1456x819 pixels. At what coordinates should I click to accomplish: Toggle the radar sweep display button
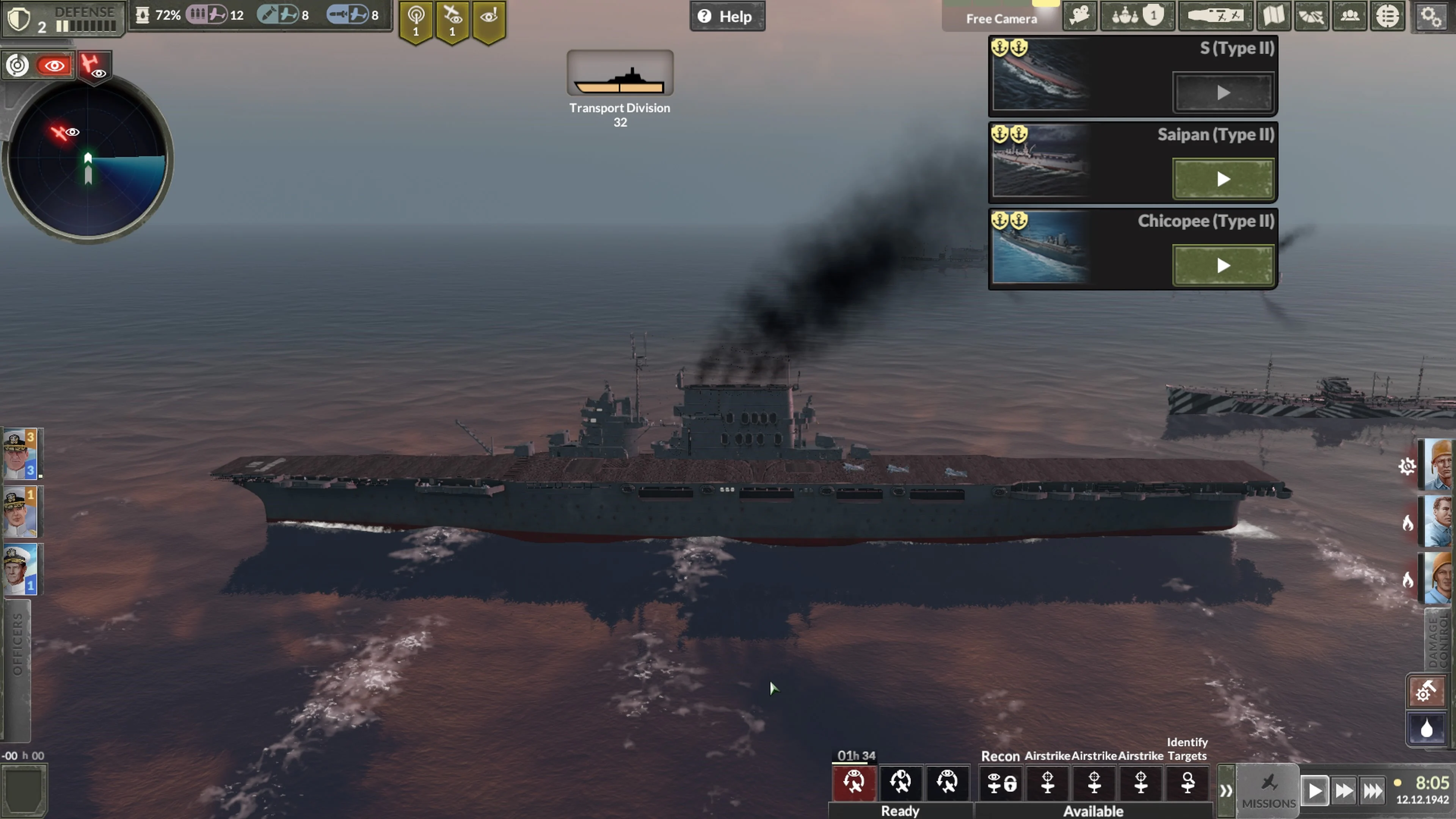pyautogui.click(x=17, y=65)
